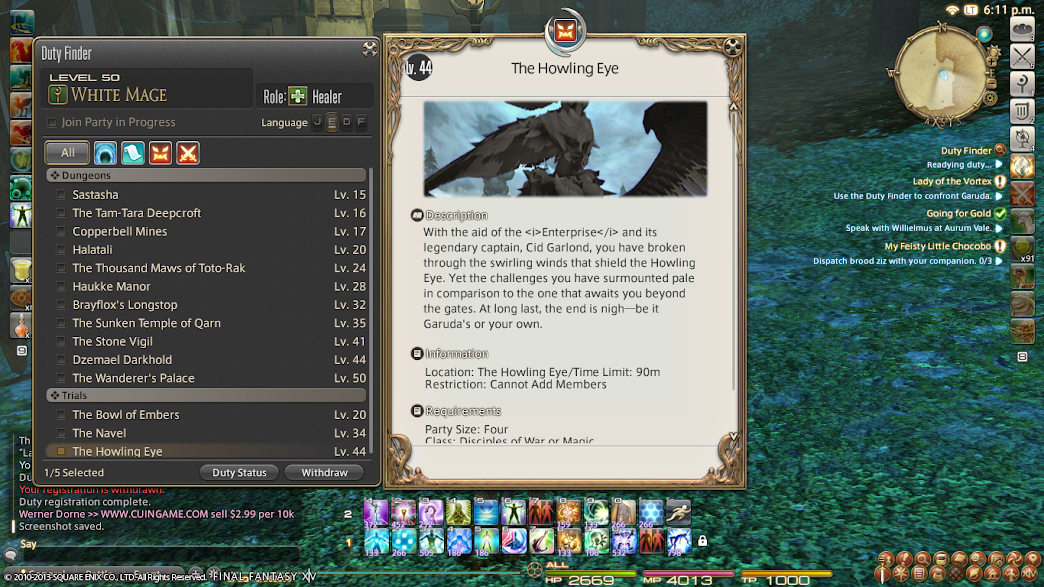Open the Duty Status window
The height and width of the screenshot is (587, 1044).
(239, 472)
